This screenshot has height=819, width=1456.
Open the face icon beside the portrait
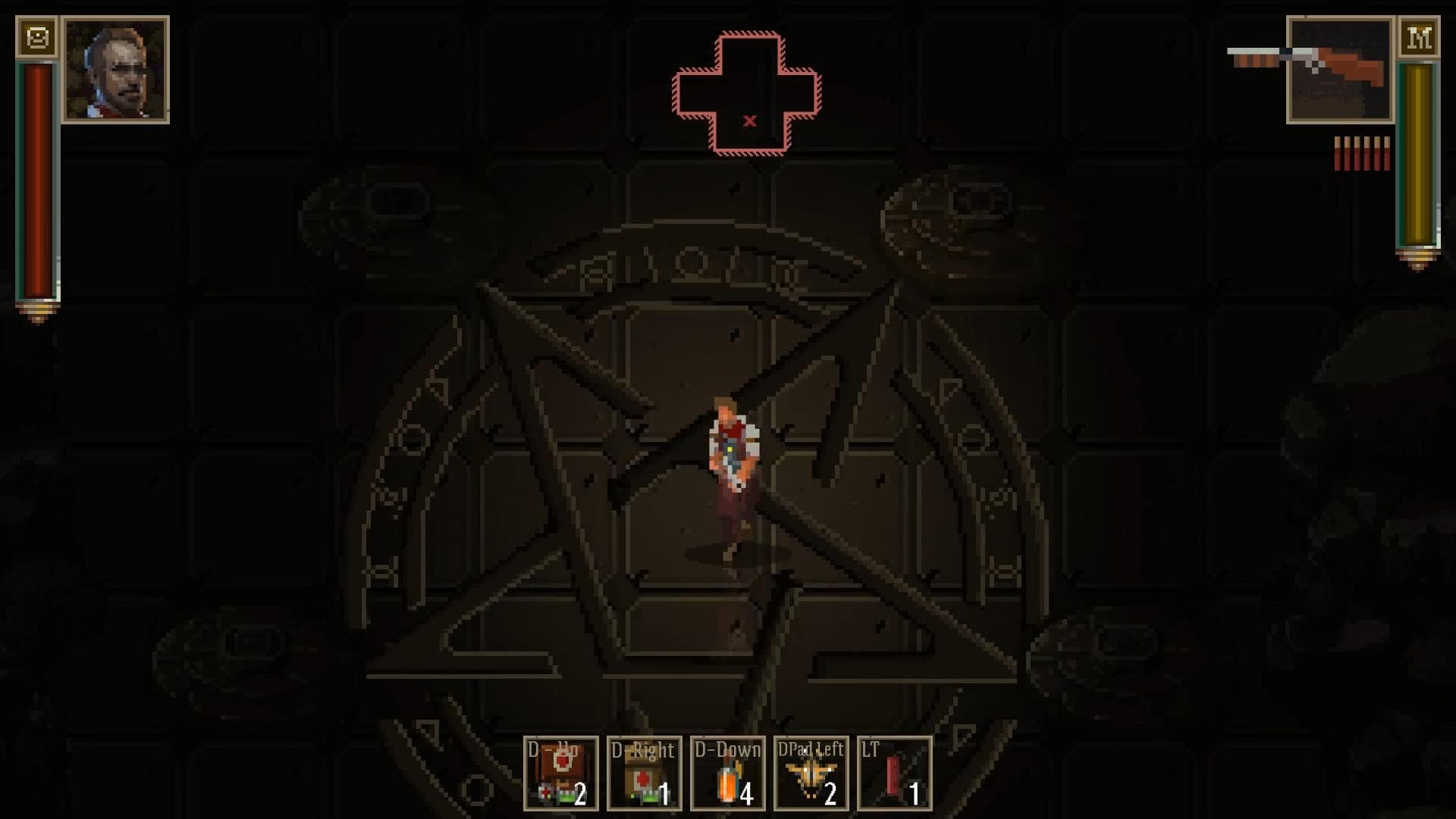point(37,37)
